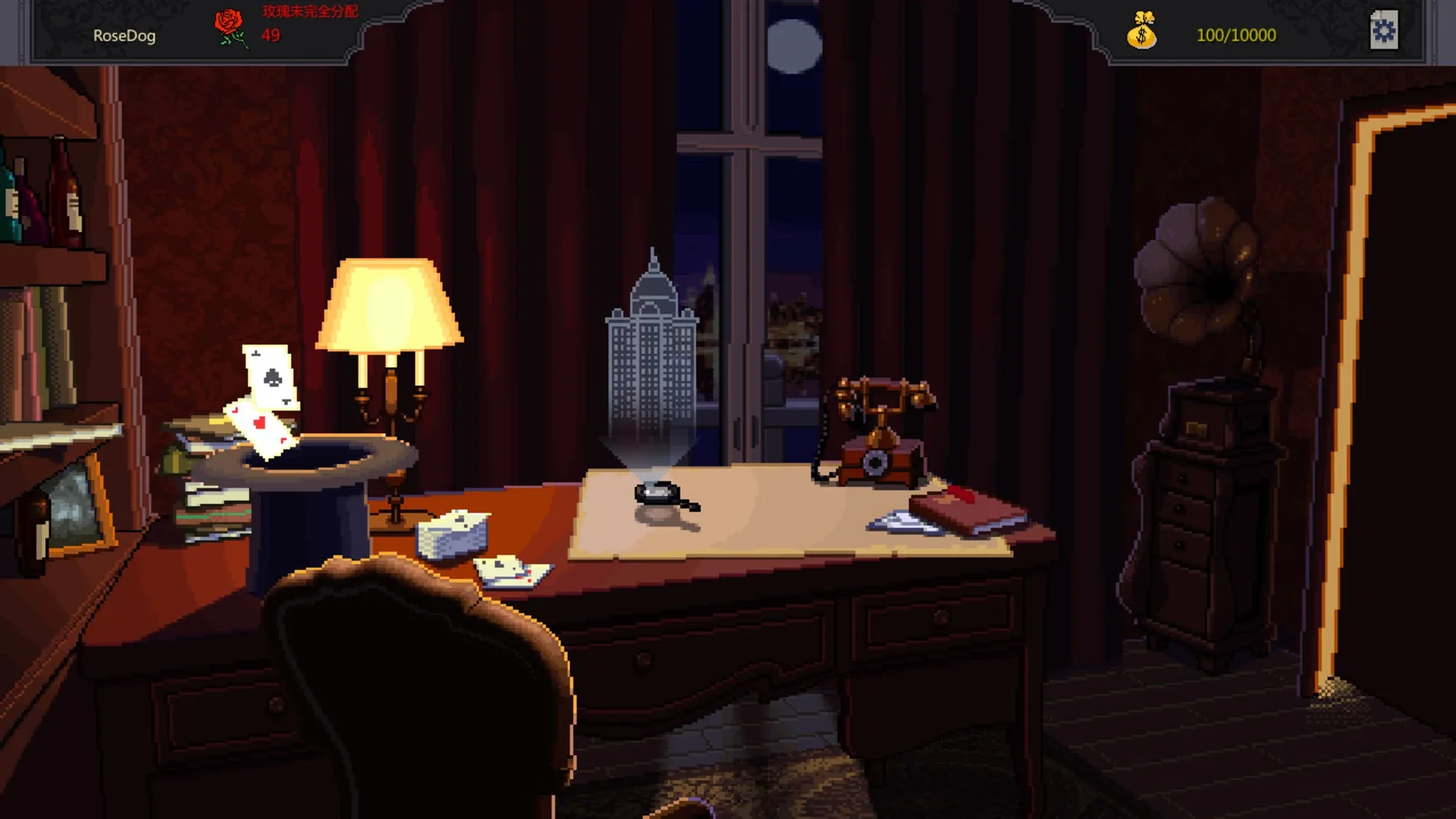This screenshot has height=819, width=1456.
Task: Select the RoseDog name label
Action: click(x=123, y=36)
